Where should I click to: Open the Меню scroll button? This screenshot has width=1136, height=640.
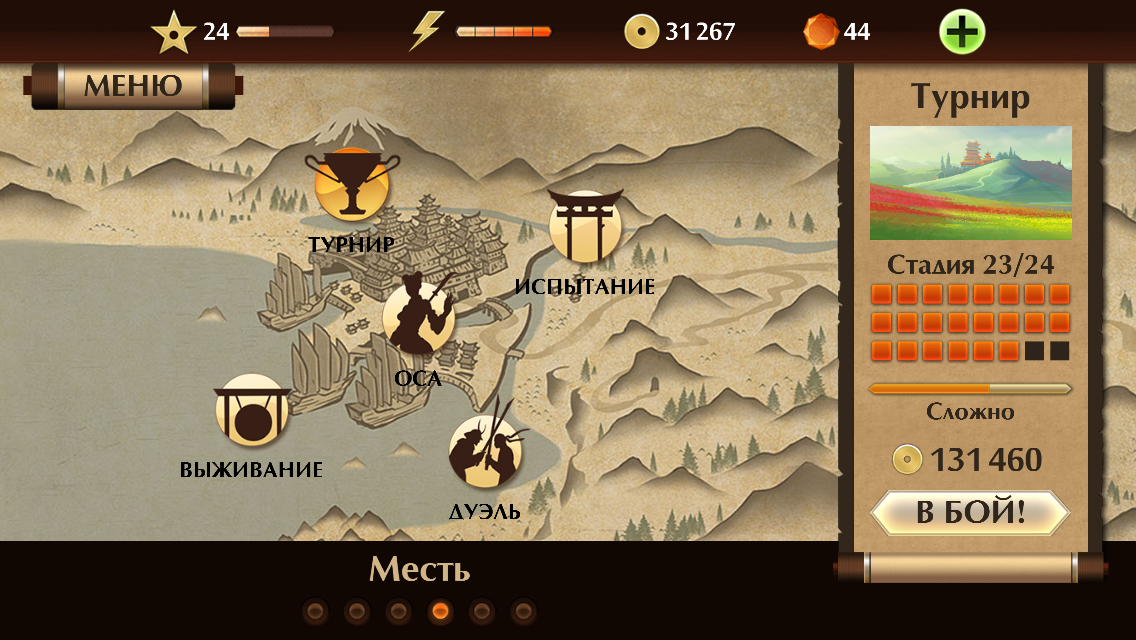pyautogui.click(x=133, y=86)
